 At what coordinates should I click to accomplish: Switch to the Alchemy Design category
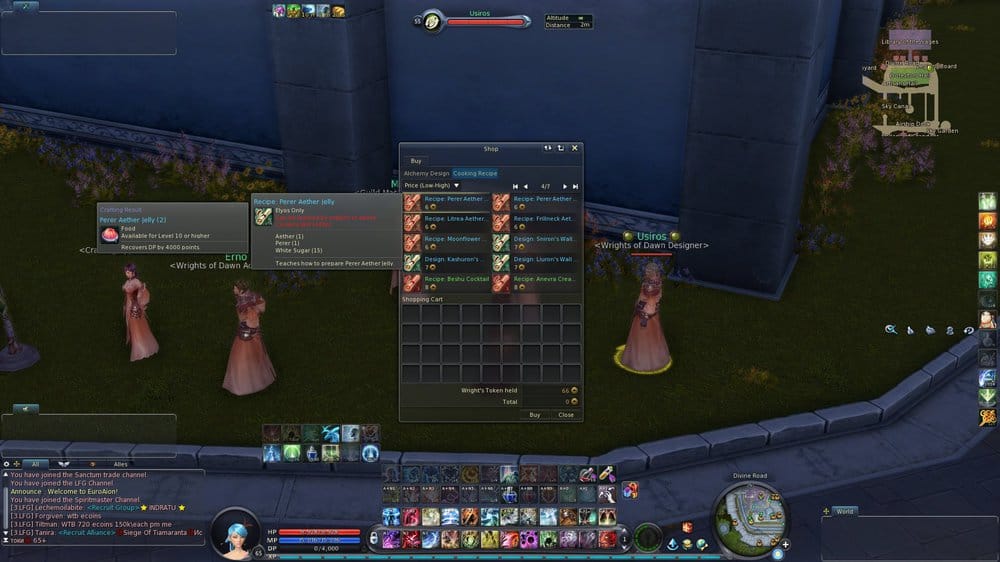(426, 173)
